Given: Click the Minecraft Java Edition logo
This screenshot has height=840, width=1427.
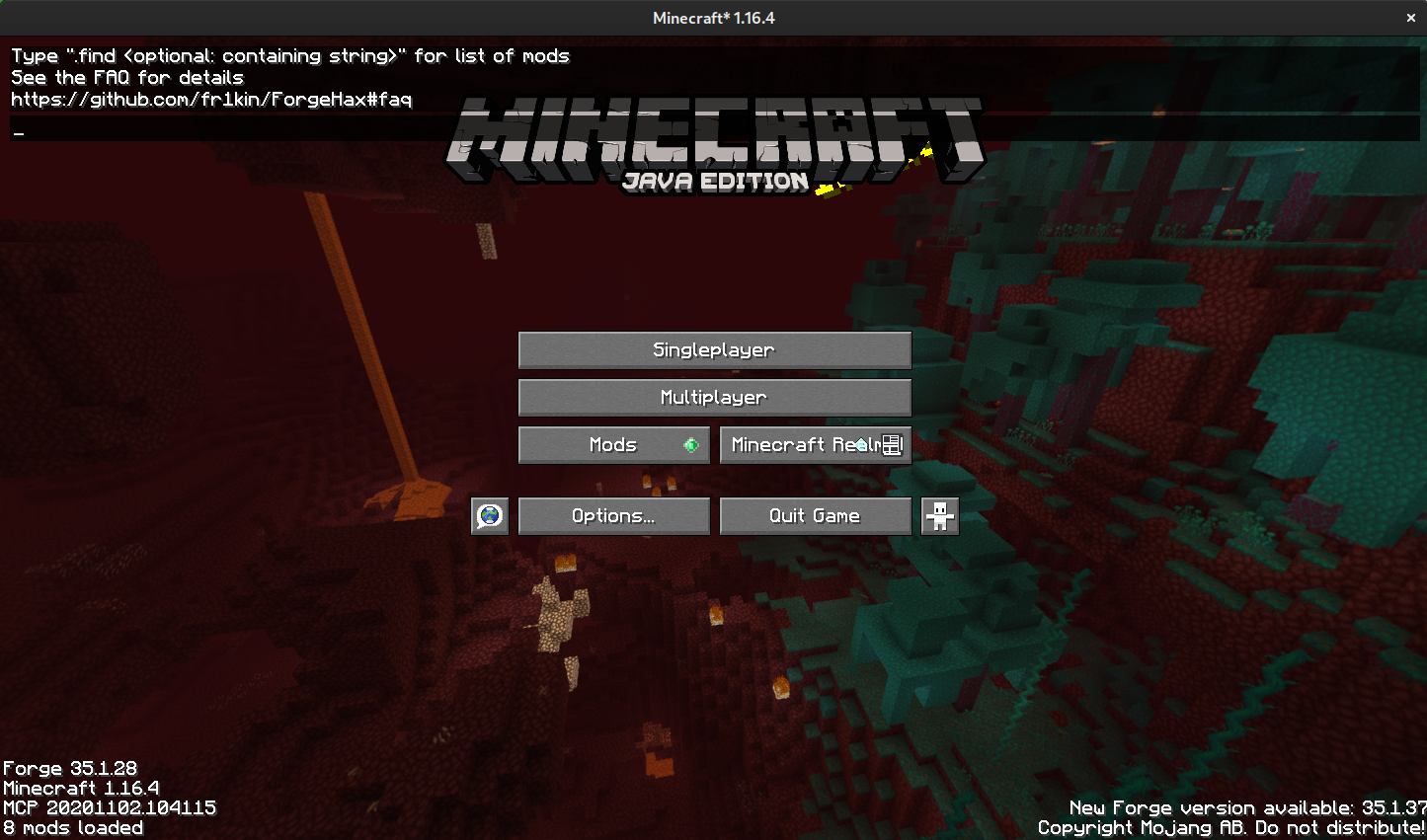Looking at the screenshot, I should [x=714, y=138].
